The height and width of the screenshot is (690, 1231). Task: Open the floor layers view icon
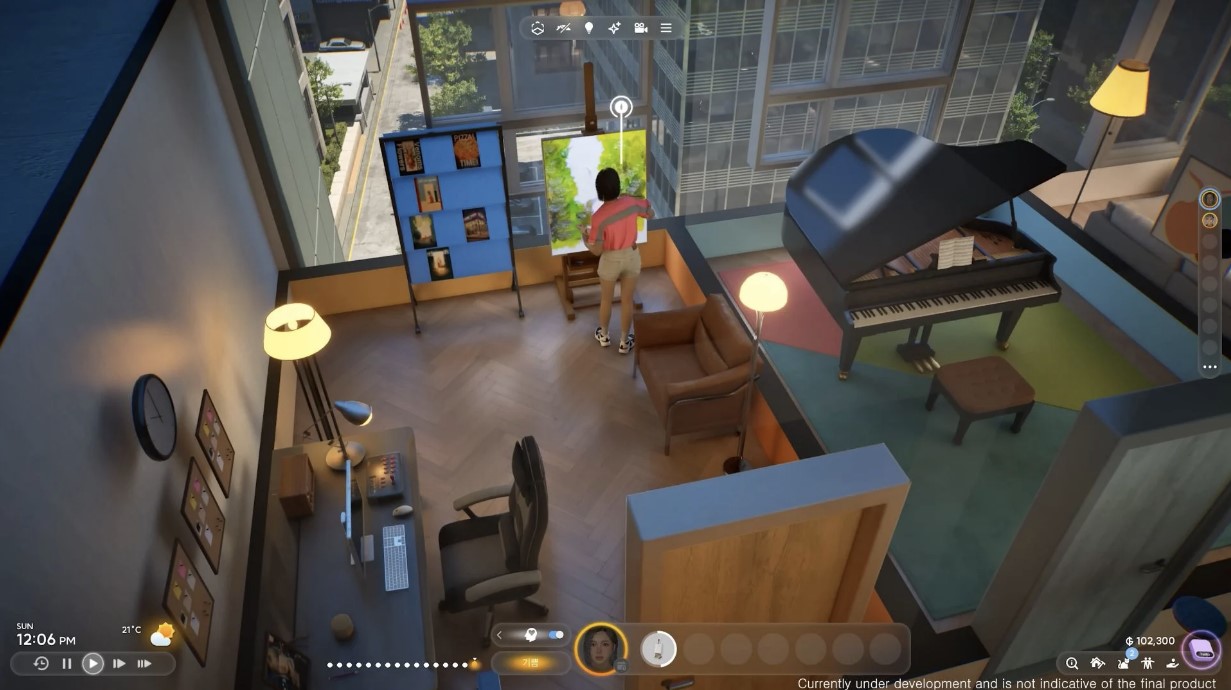pos(538,28)
